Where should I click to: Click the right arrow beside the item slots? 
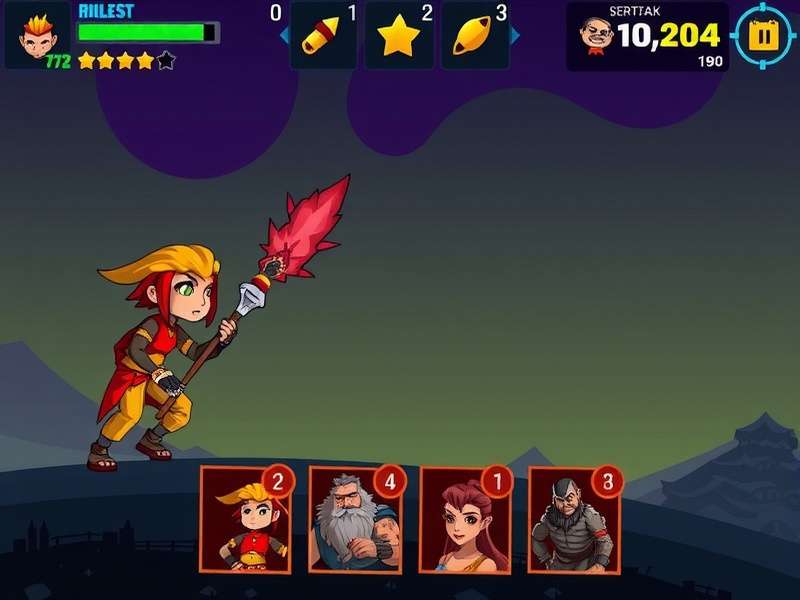coord(515,36)
